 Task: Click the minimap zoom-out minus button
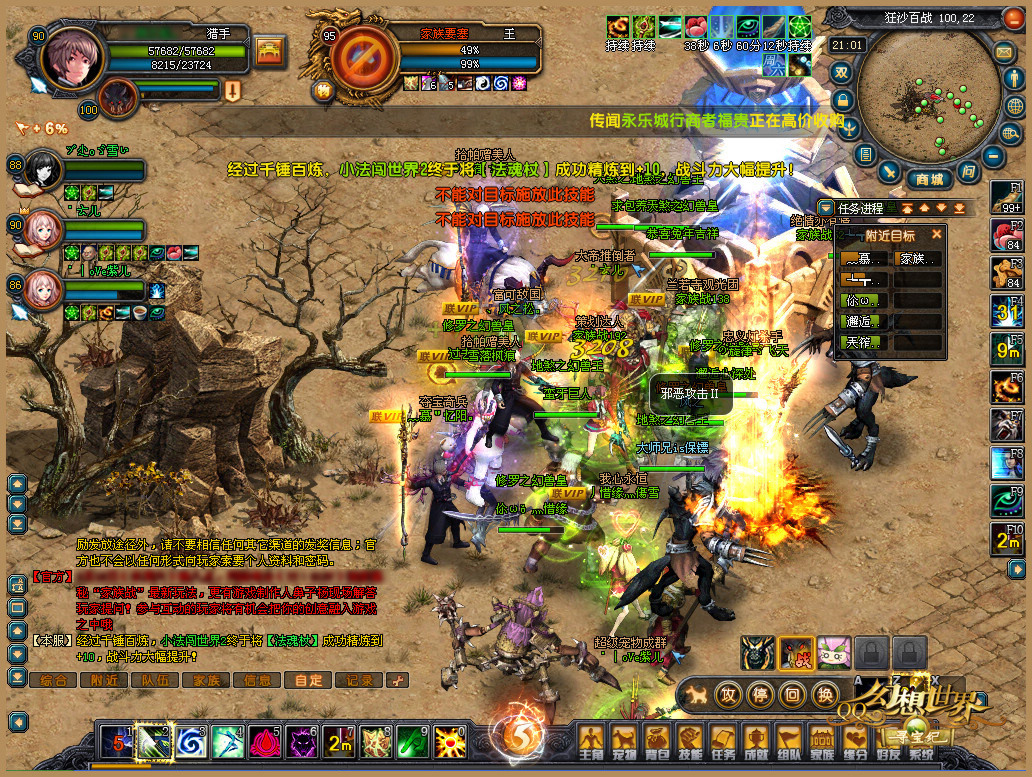[x=993, y=156]
